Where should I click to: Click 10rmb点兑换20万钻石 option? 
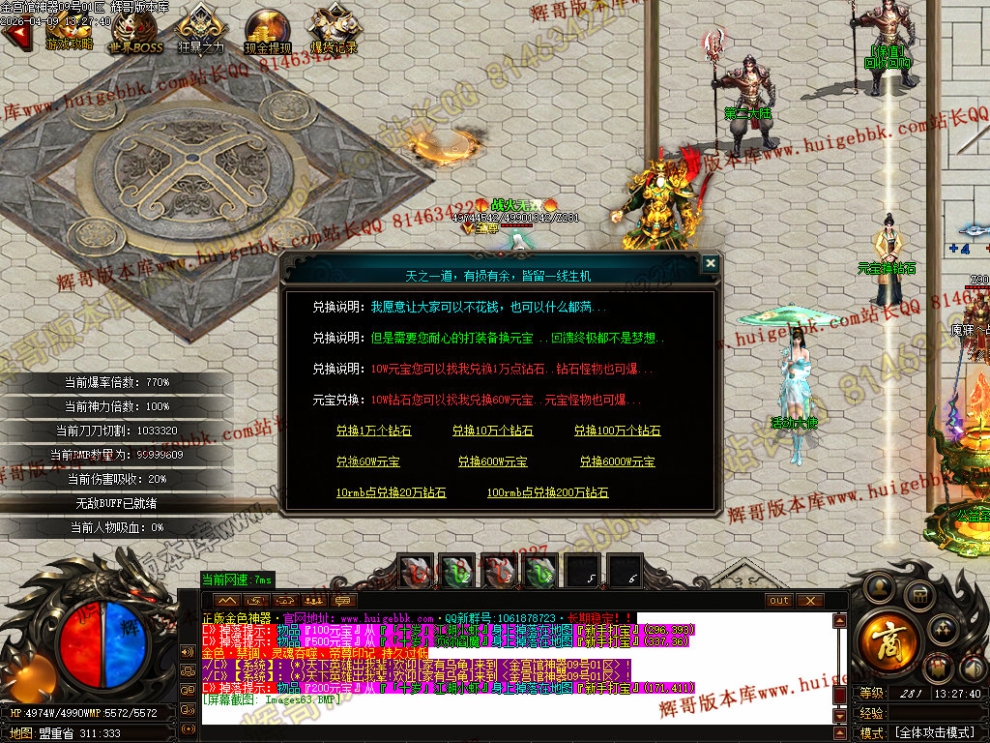(x=391, y=493)
